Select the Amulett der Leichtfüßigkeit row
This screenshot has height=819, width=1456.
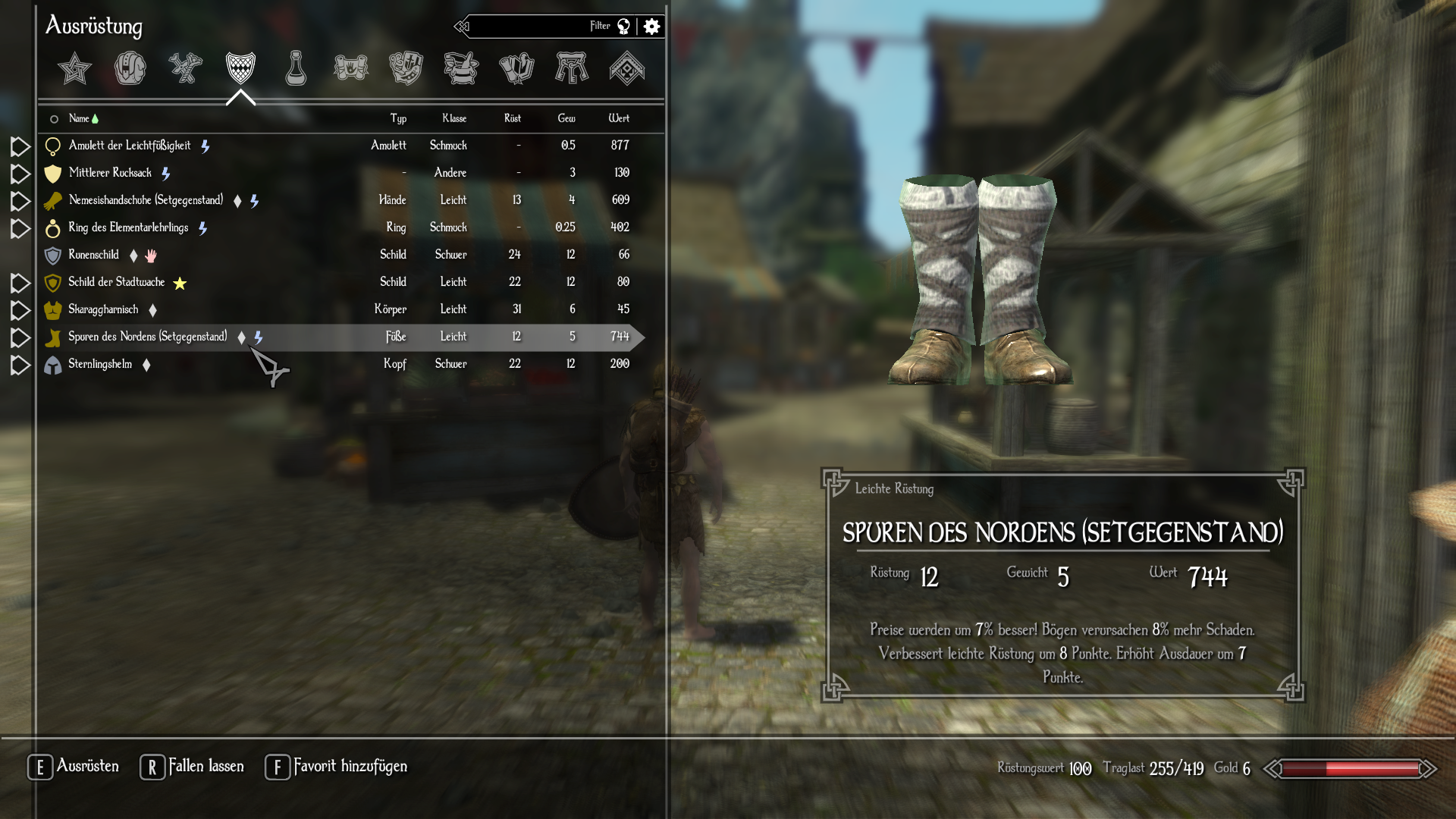(x=130, y=146)
